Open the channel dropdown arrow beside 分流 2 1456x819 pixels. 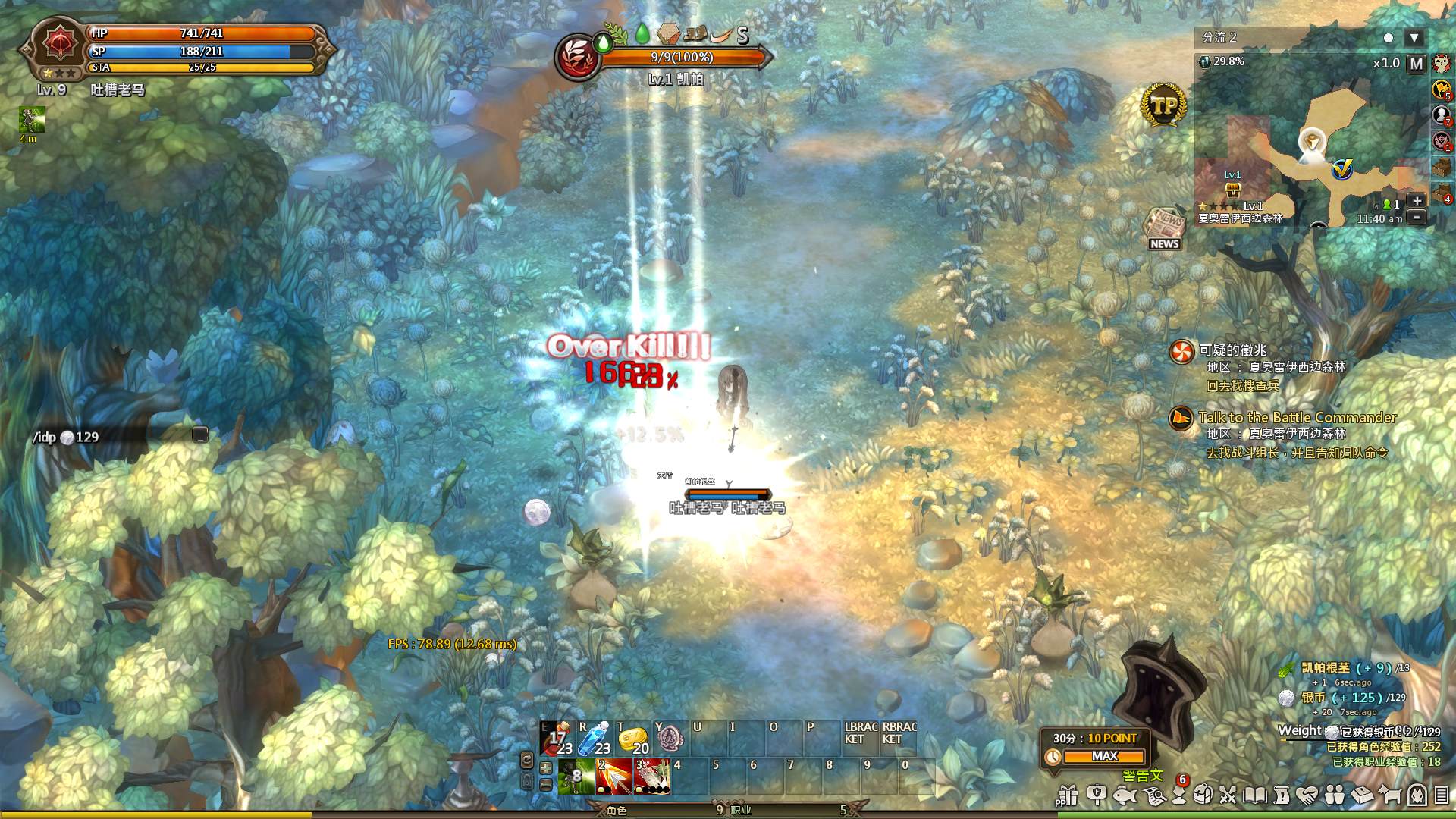pos(1414,38)
